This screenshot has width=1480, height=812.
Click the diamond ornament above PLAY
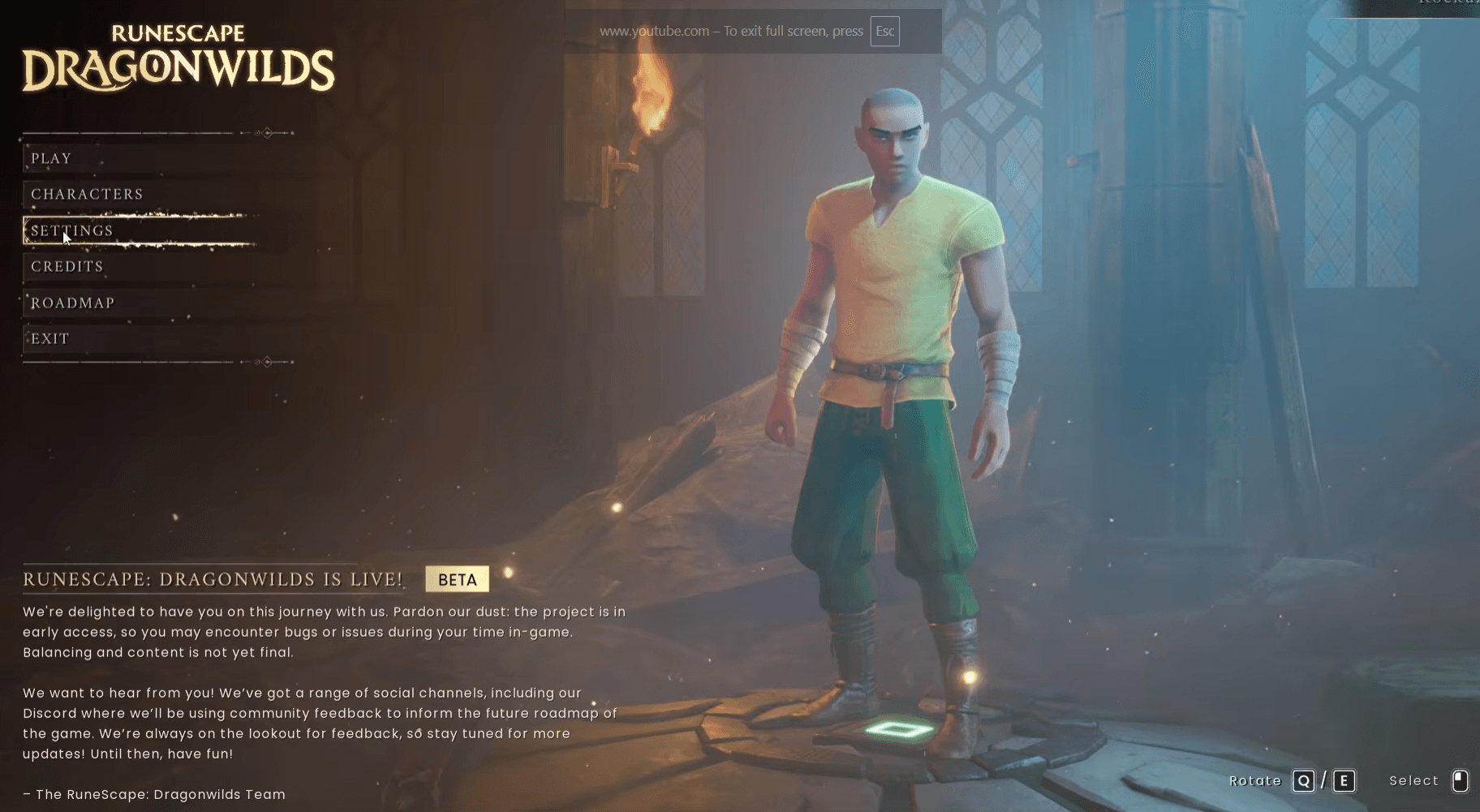[x=265, y=133]
